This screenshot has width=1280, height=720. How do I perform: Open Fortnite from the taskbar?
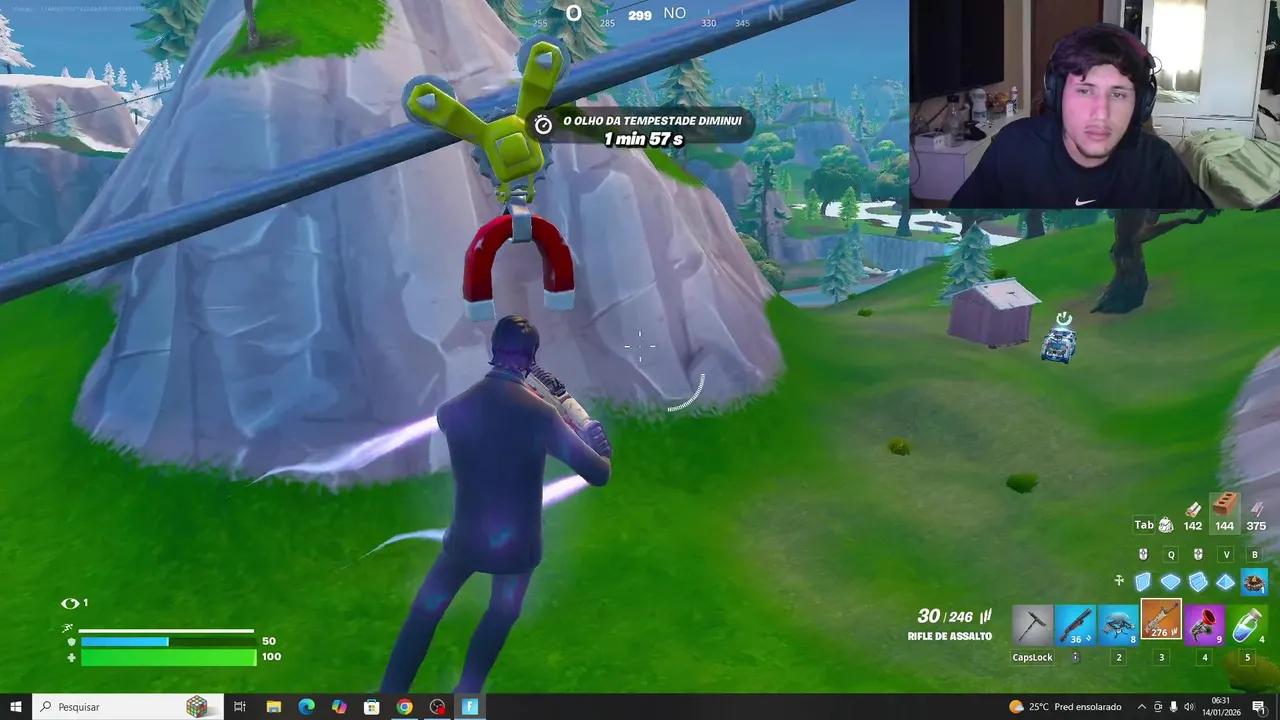469,707
